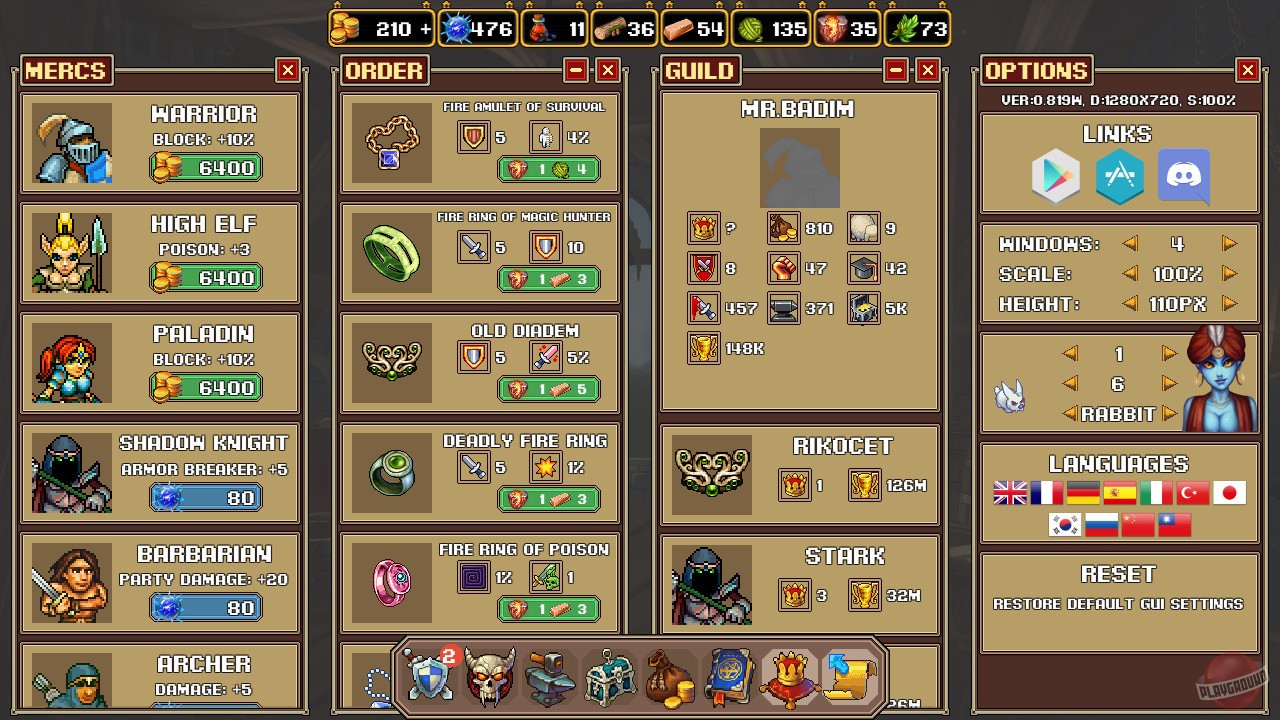Collapse the GUILD window
The height and width of the screenshot is (720, 1280).
[898, 70]
